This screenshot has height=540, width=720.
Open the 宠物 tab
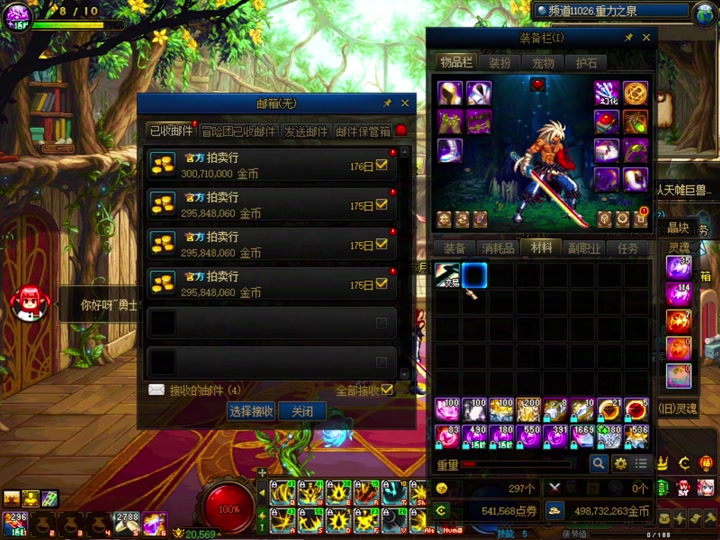click(543, 63)
